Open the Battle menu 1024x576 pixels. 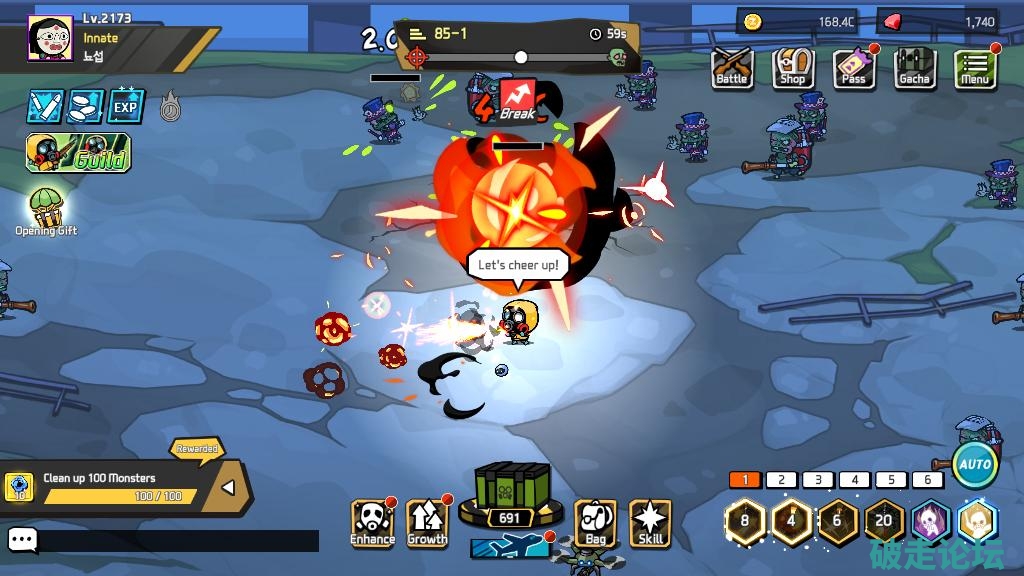pyautogui.click(x=732, y=68)
